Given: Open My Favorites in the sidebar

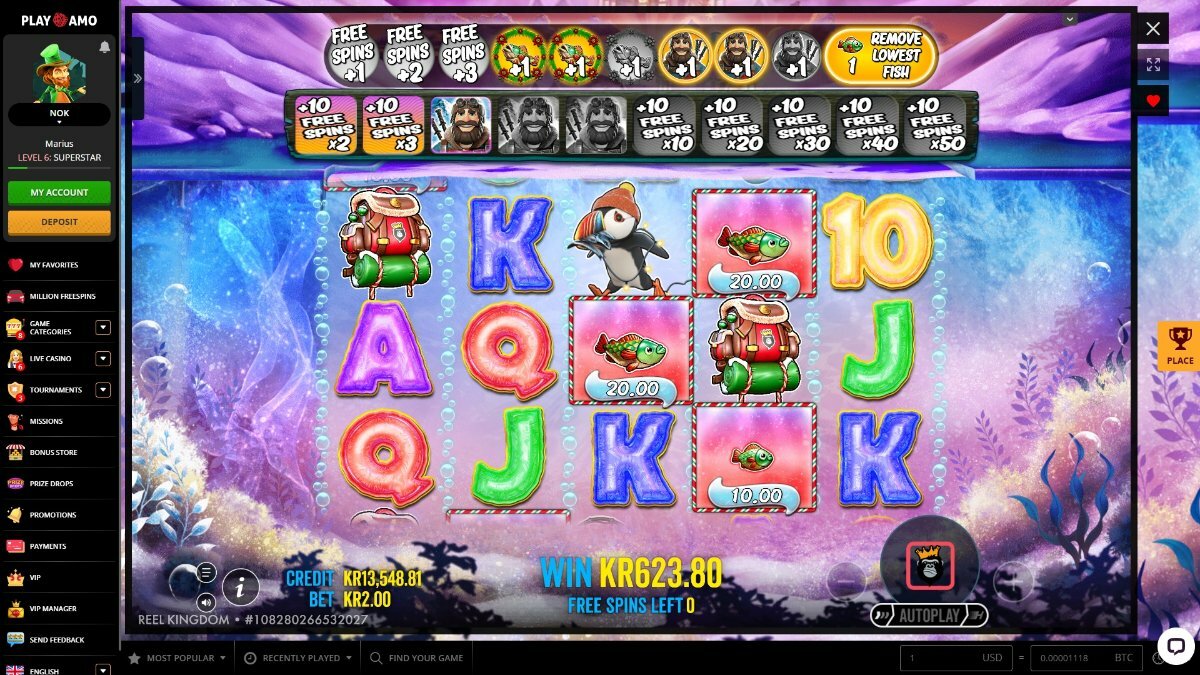Looking at the screenshot, I should pyautogui.click(x=53, y=265).
